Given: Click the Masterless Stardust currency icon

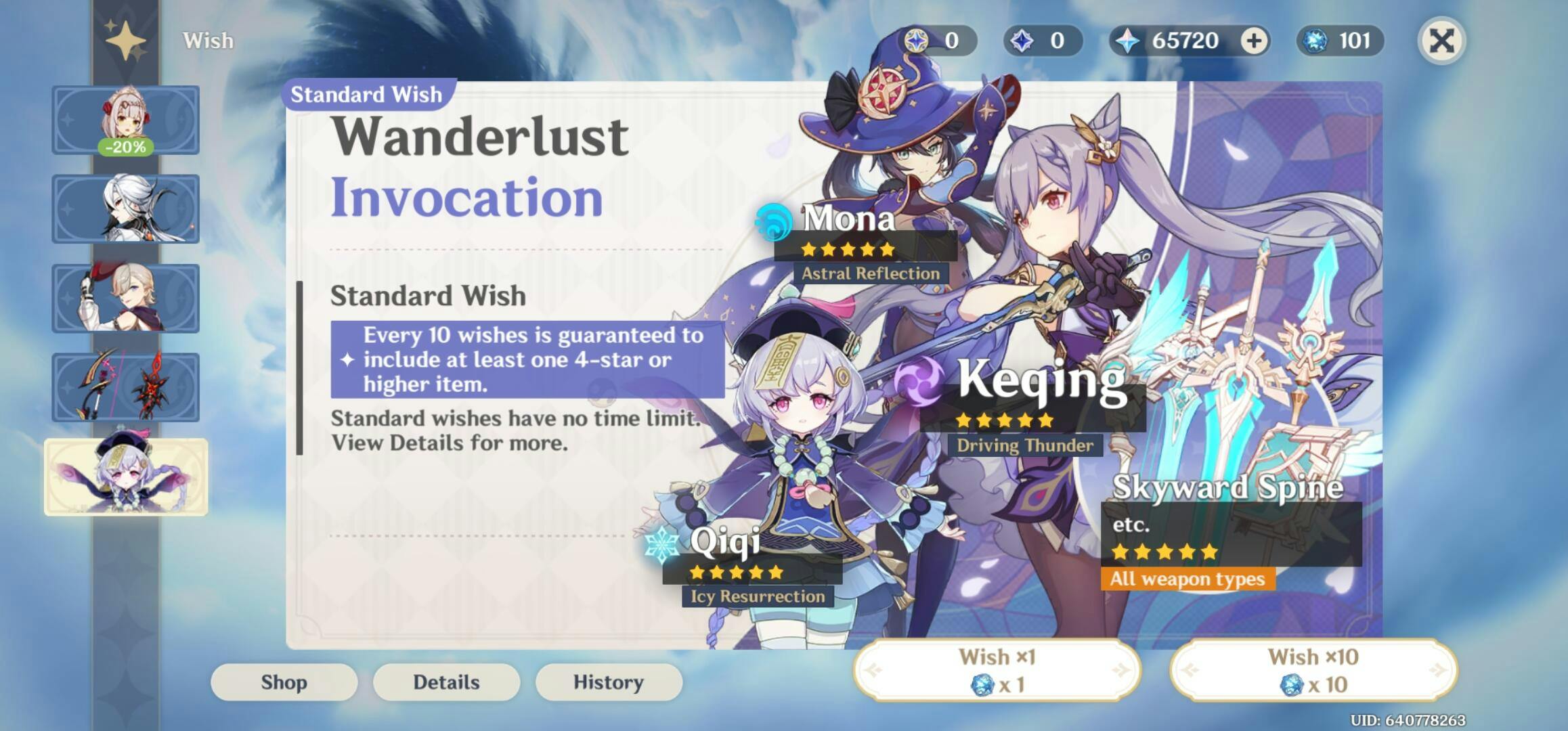Looking at the screenshot, I should [1024, 41].
